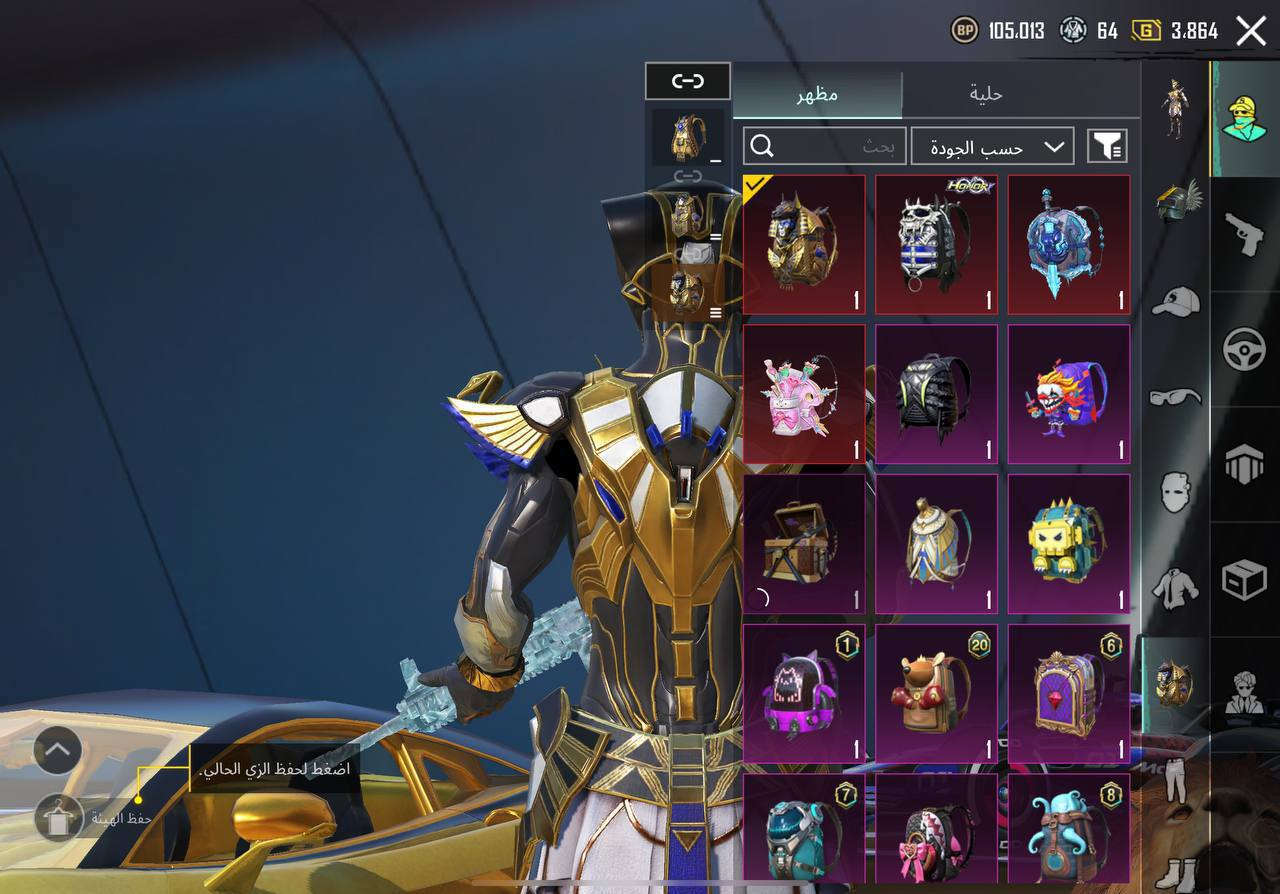Open the pistol weapons category
The width and height of the screenshot is (1280, 894).
[1244, 234]
